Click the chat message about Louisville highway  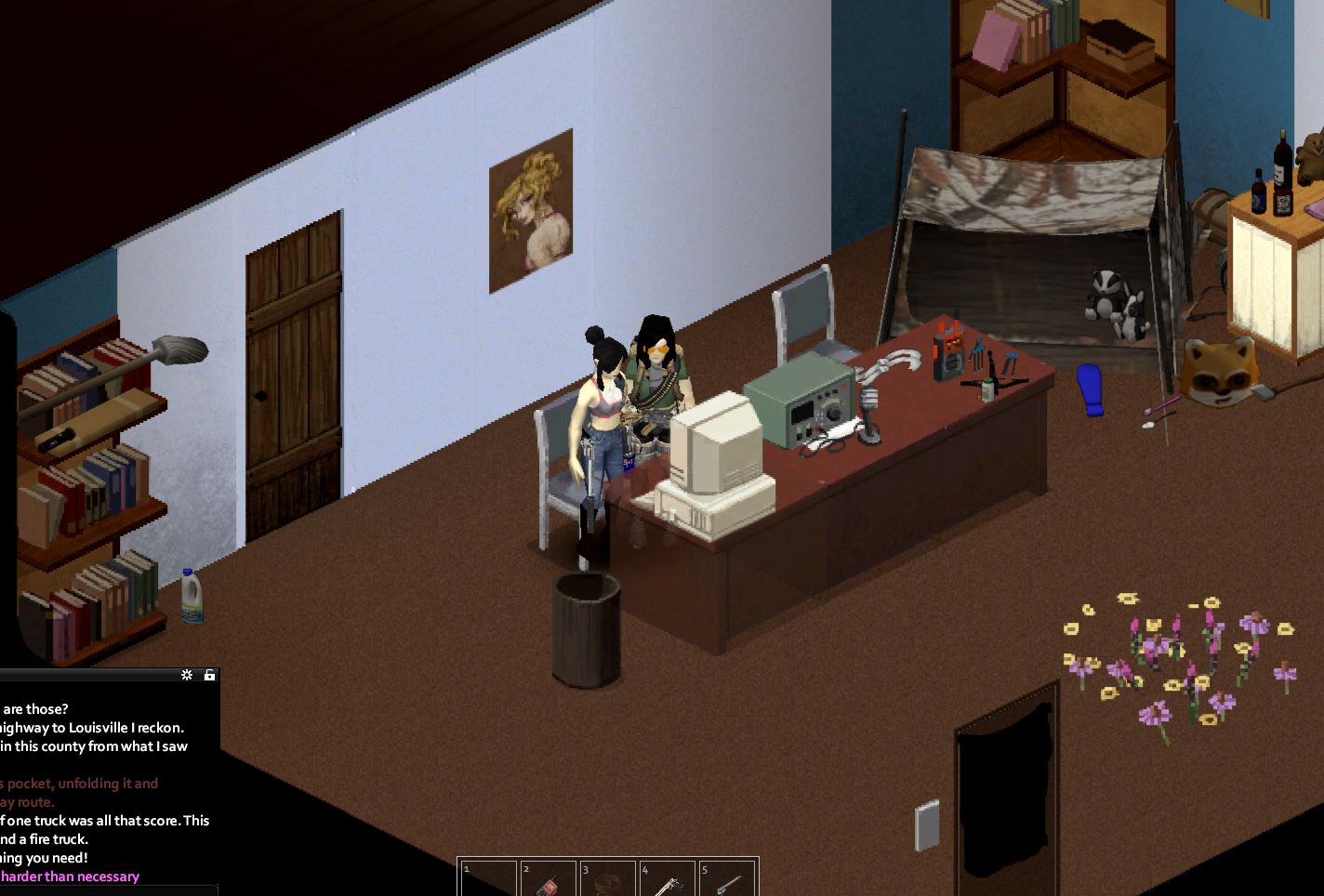[93, 728]
